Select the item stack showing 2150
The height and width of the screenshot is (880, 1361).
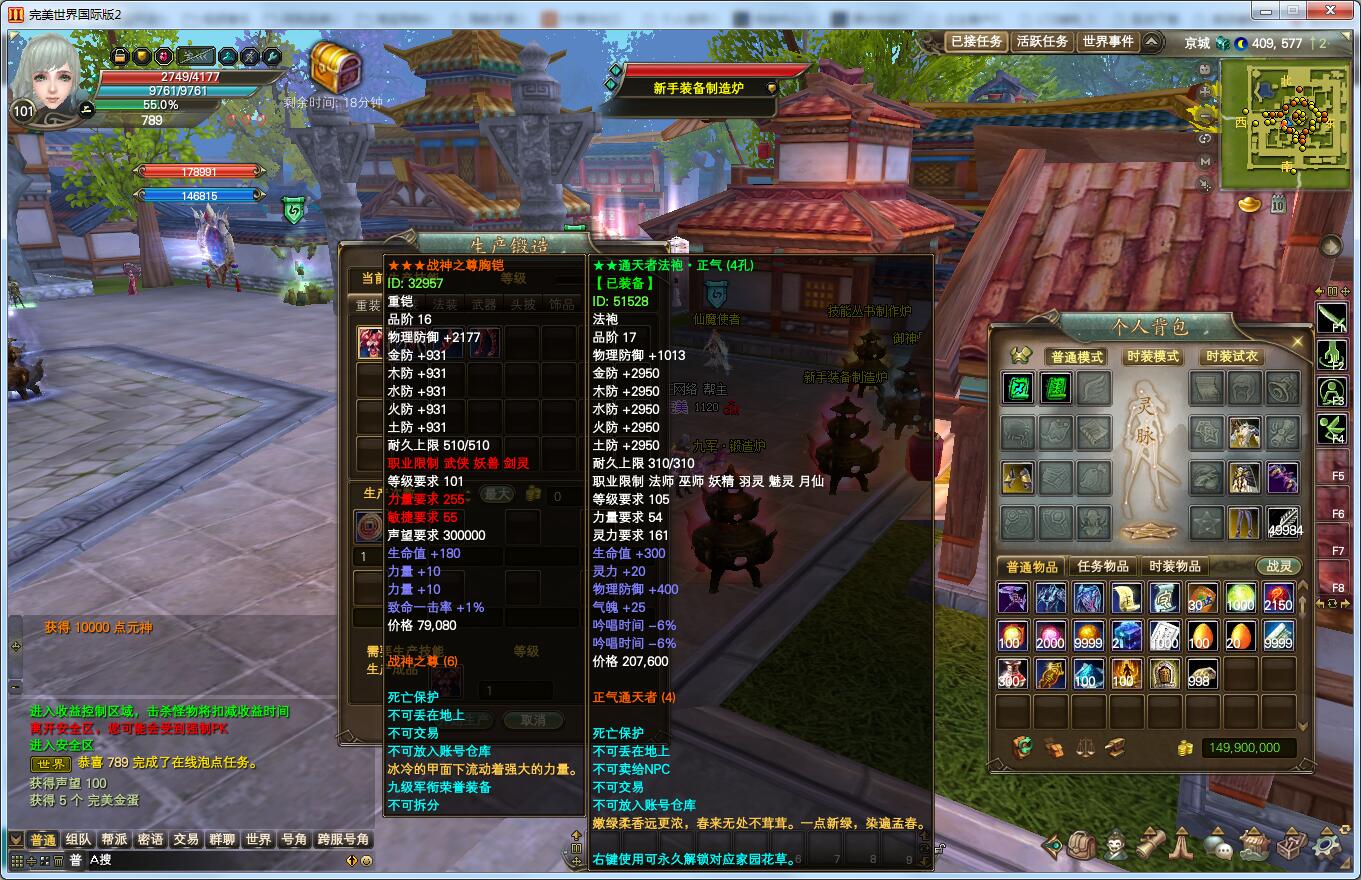(x=1278, y=598)
